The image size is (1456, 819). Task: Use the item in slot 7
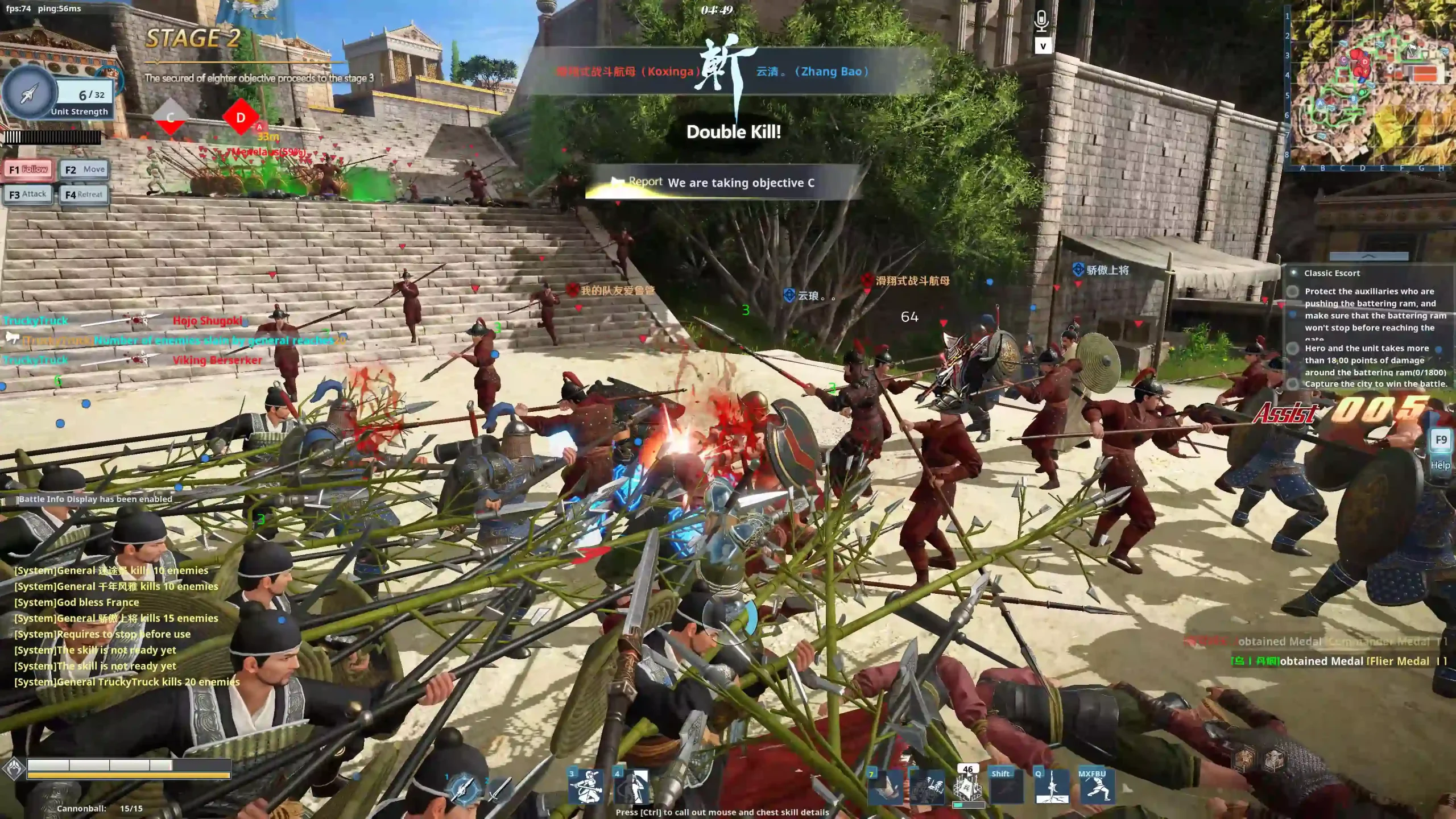[x=884, y=788]
